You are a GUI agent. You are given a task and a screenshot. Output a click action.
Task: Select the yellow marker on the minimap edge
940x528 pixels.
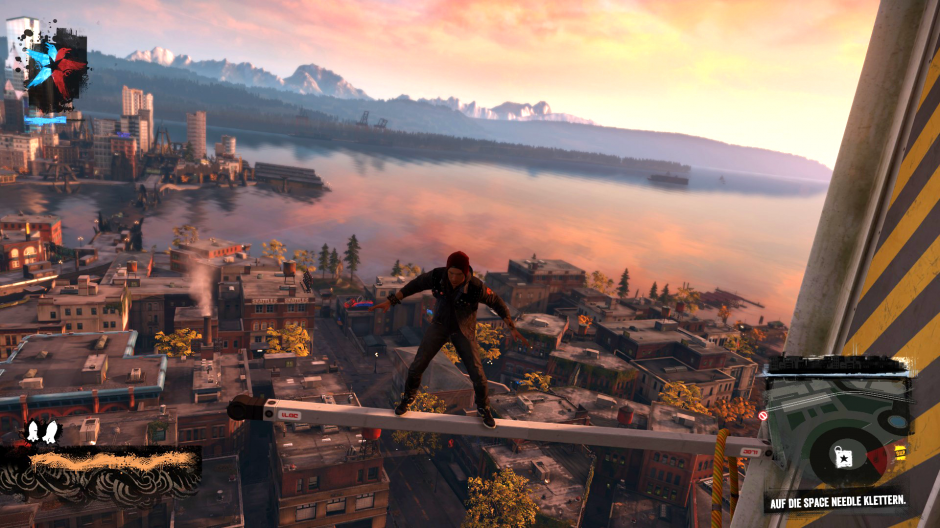coord(900,452)
